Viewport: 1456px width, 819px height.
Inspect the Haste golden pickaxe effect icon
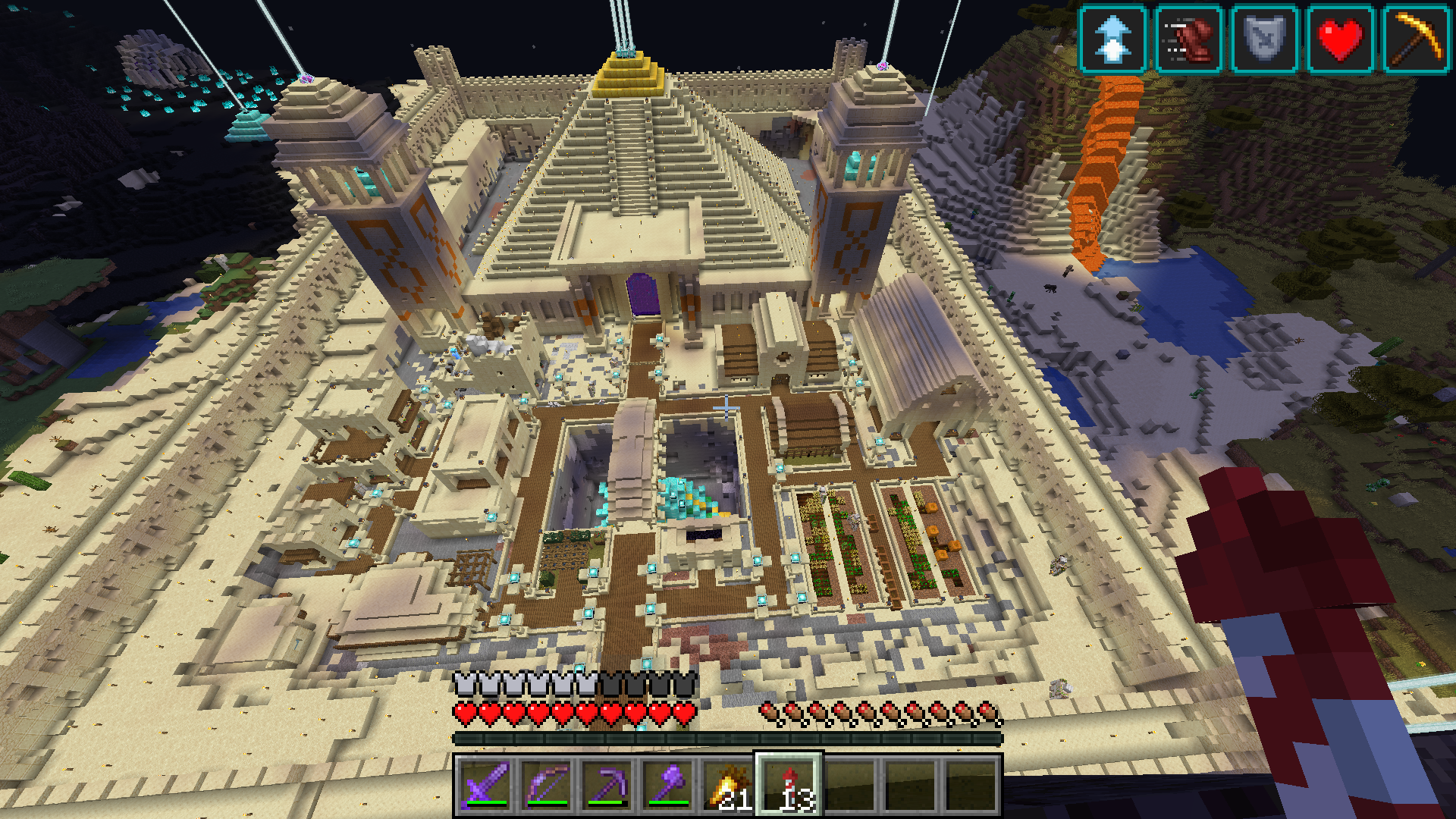coord(1416,39)
